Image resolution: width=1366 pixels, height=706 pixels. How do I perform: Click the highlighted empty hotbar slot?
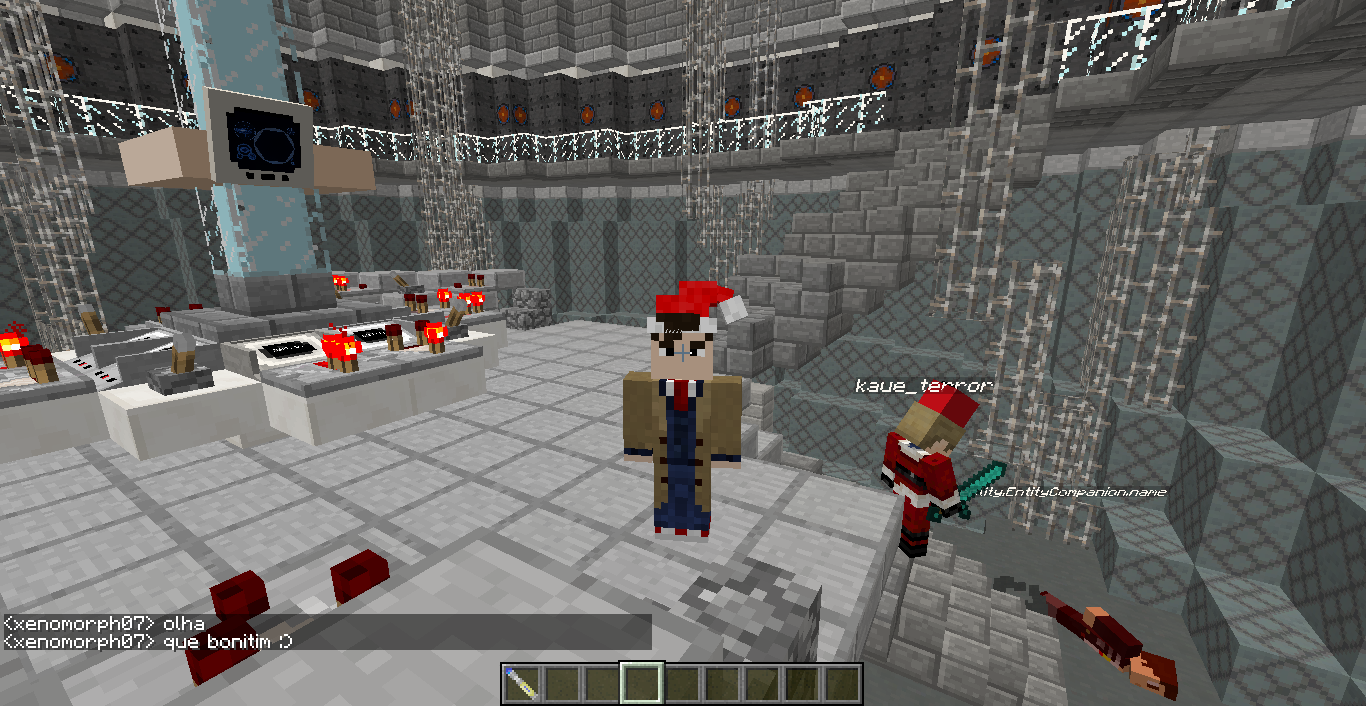[x=640, y=684]
